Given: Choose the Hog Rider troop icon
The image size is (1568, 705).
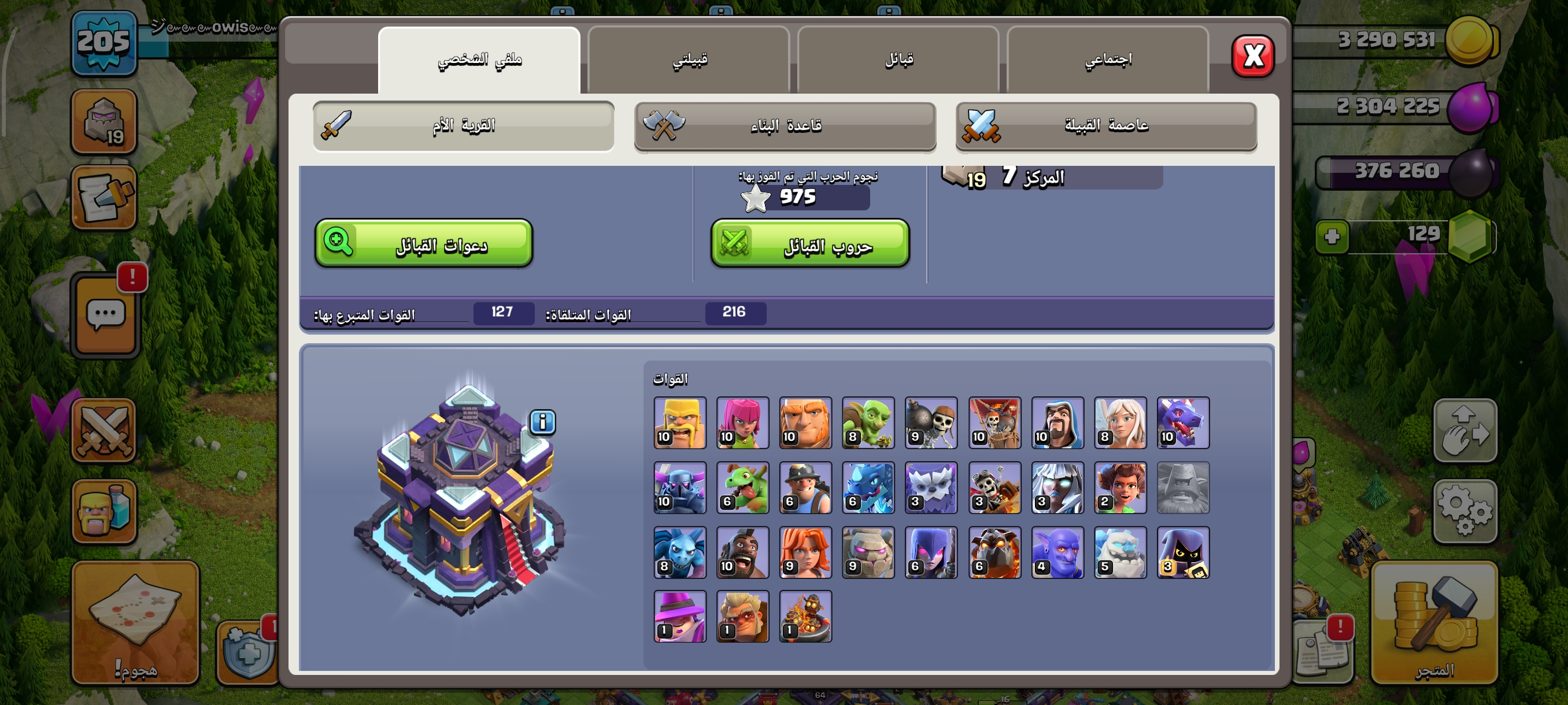Looking at the screenshot, I should coord(742,552).
